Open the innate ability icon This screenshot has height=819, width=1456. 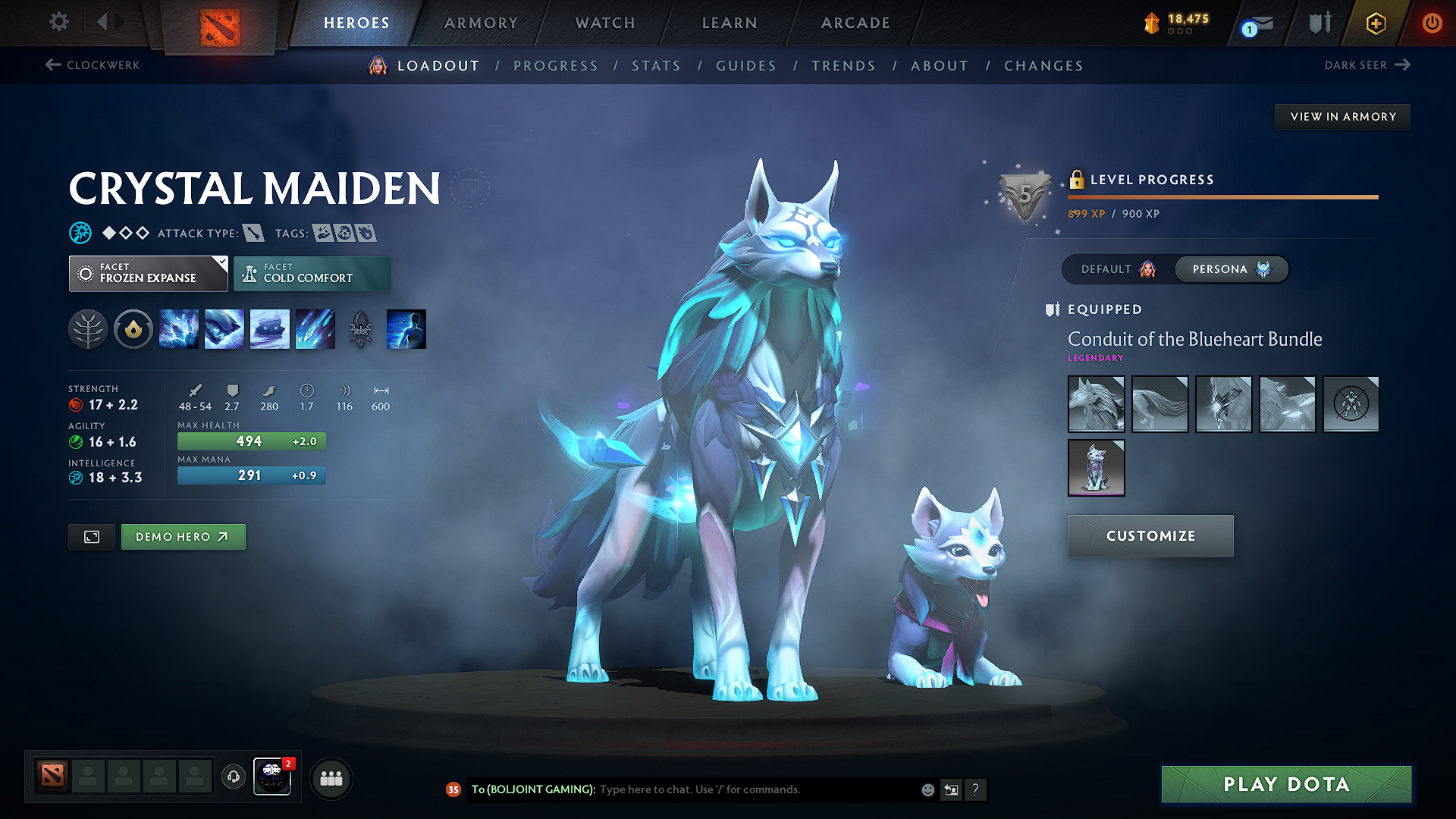pyautogui.click(x=133, y=328)
